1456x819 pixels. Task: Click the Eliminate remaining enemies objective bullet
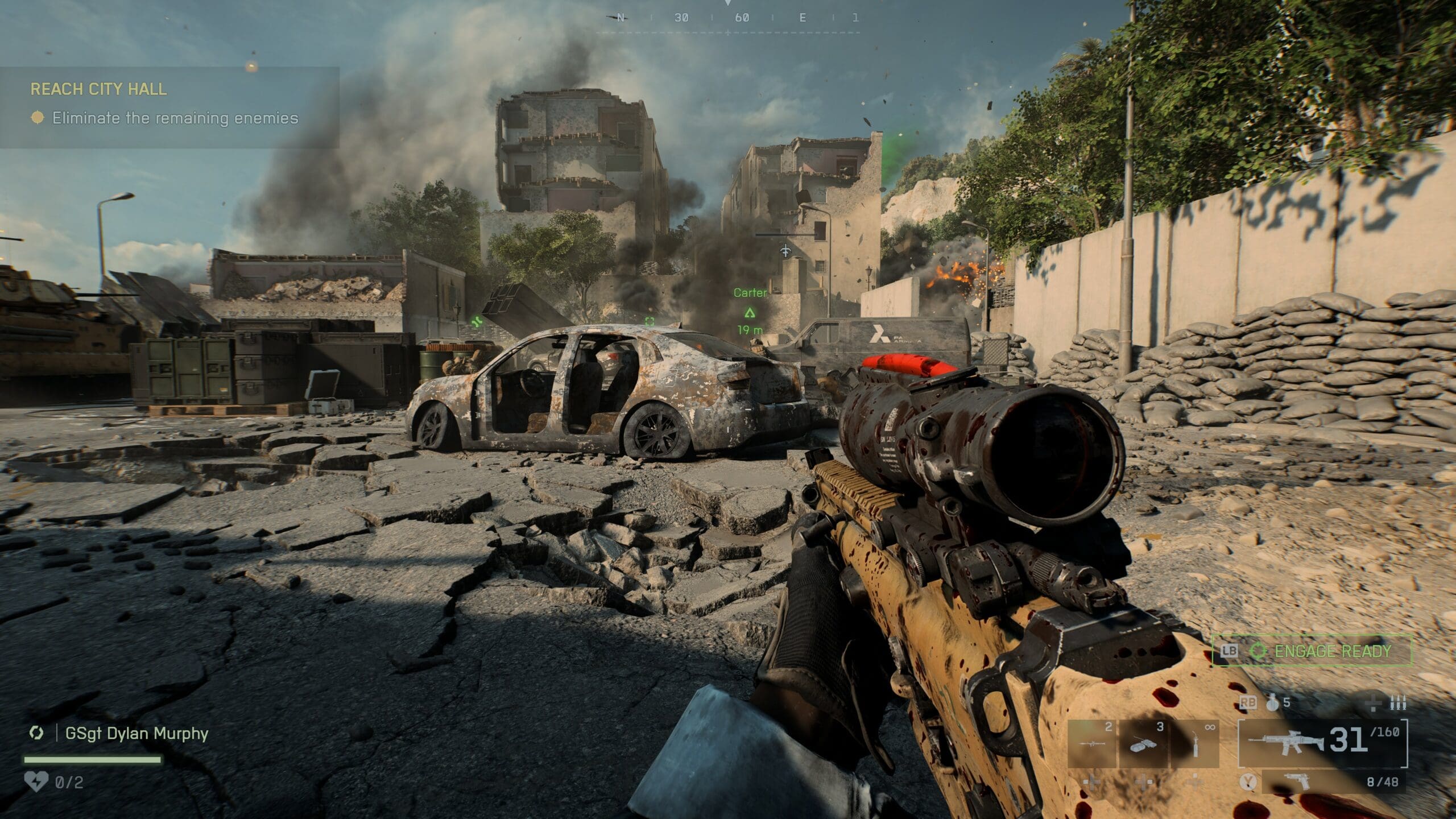pyautogui.click(x=38, y=118)
